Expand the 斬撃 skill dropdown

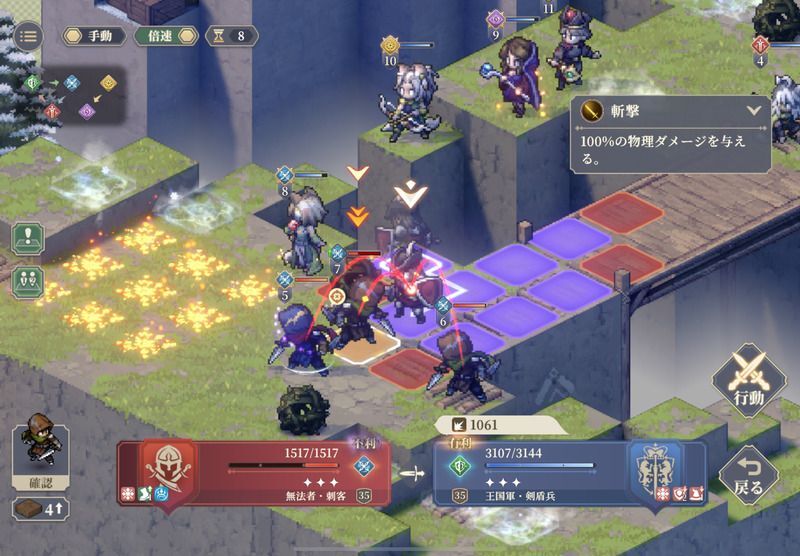[x=754, y=110]
